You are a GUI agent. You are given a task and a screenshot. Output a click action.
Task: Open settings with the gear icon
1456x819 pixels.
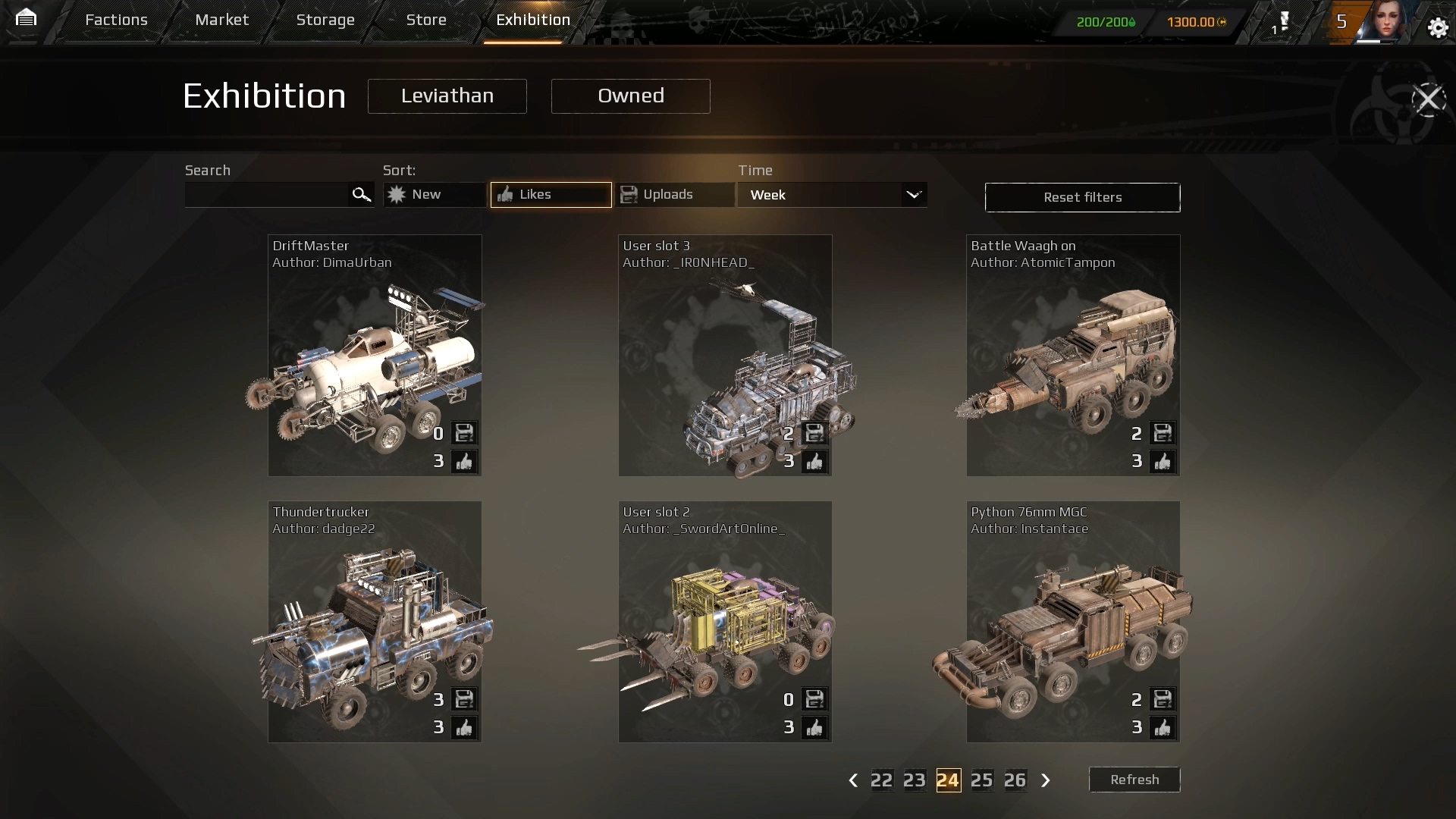(x=1438, y=28)
